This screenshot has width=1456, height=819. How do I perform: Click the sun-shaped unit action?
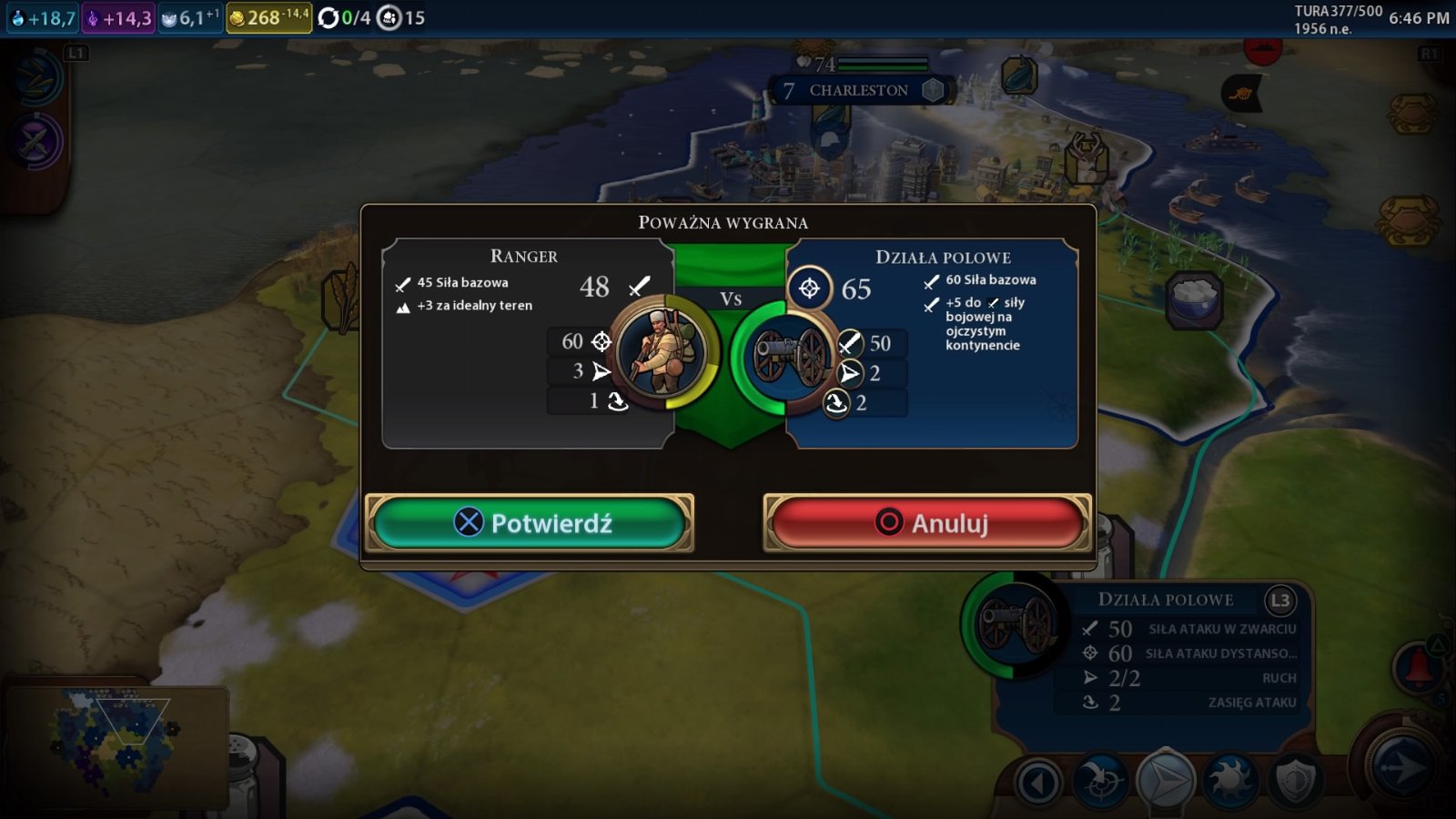pyautogui.click(x=1230, y=780)
